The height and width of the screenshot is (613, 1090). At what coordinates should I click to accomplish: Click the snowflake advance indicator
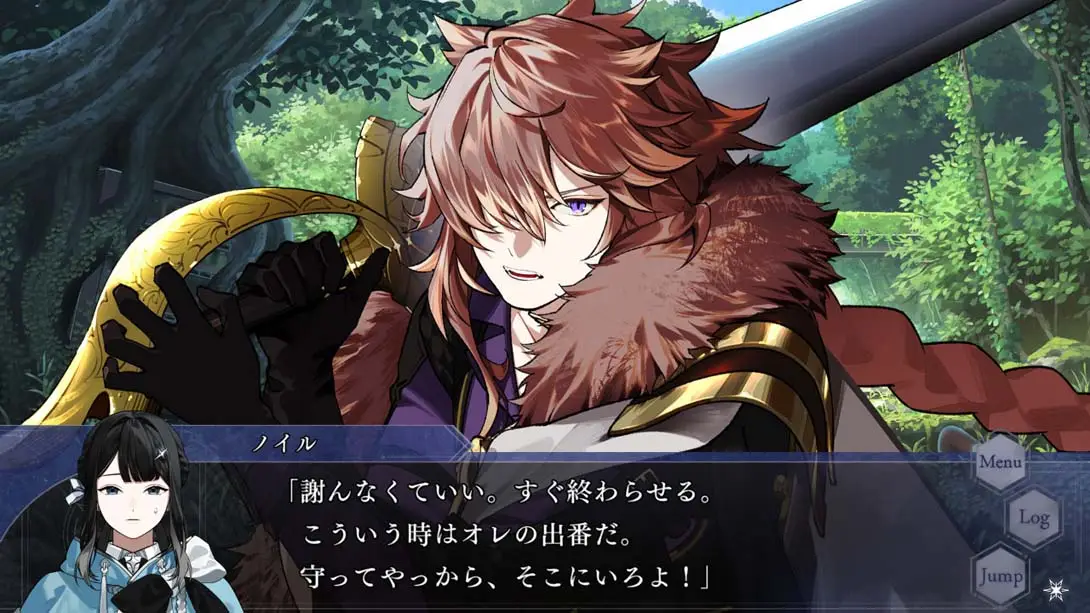click(1053, 589)
